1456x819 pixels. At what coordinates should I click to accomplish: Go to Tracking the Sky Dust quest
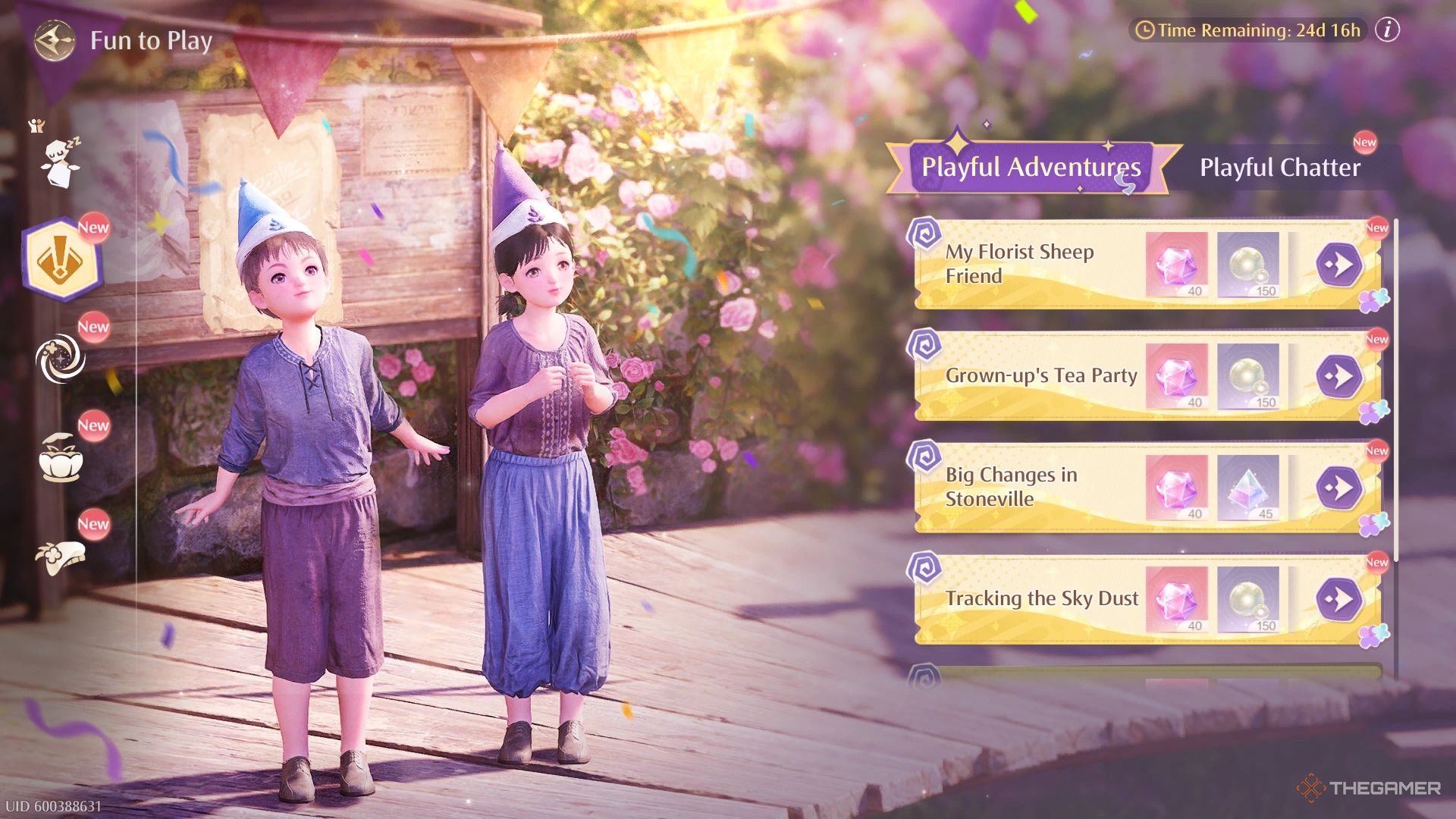pos(1338,599)
